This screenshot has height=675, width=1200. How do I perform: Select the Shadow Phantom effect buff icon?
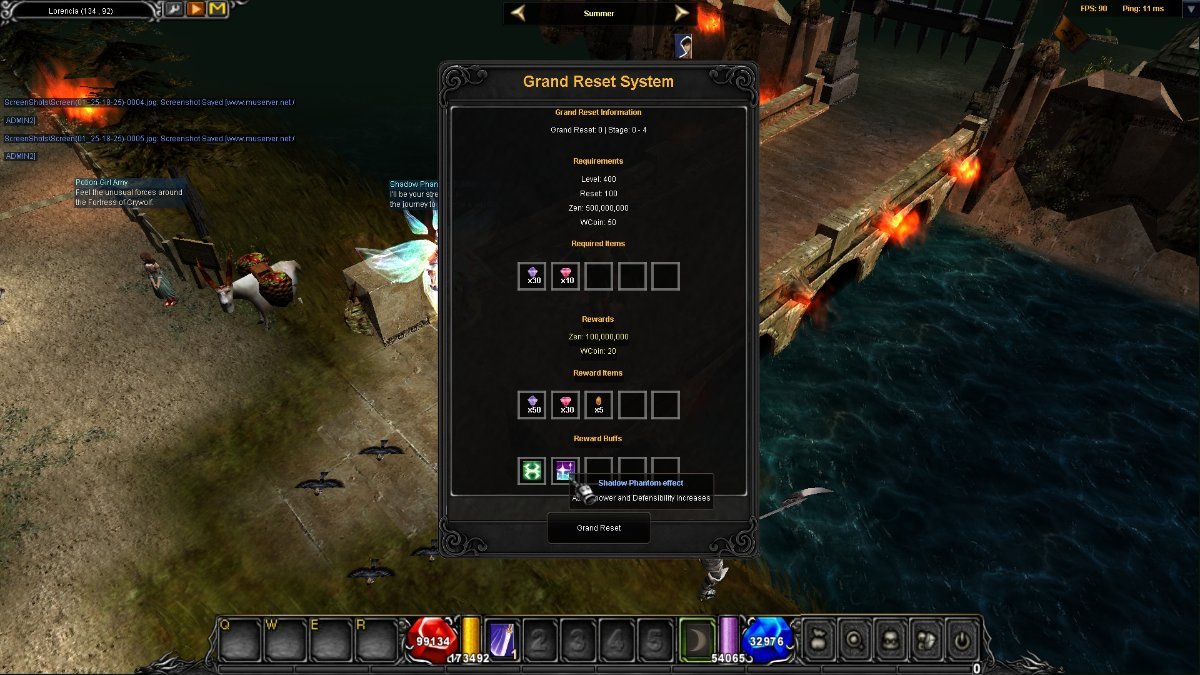565,471
